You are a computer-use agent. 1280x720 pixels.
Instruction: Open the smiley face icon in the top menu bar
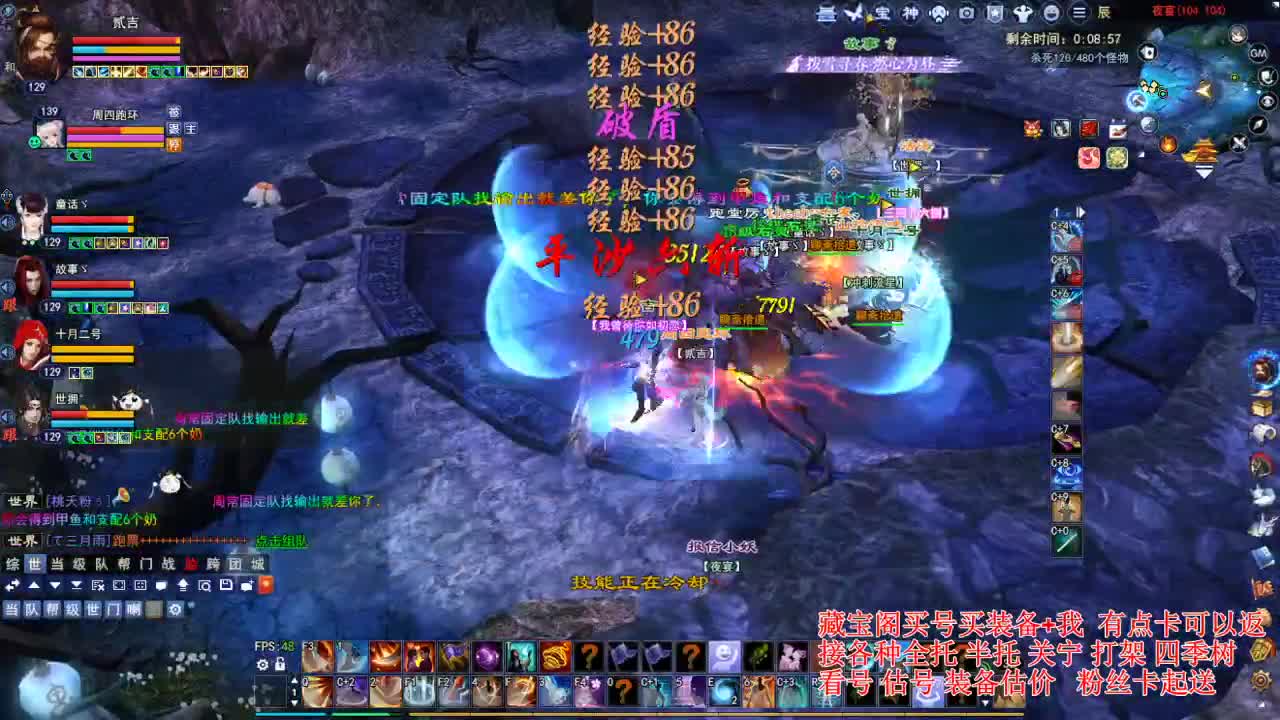1052,13
